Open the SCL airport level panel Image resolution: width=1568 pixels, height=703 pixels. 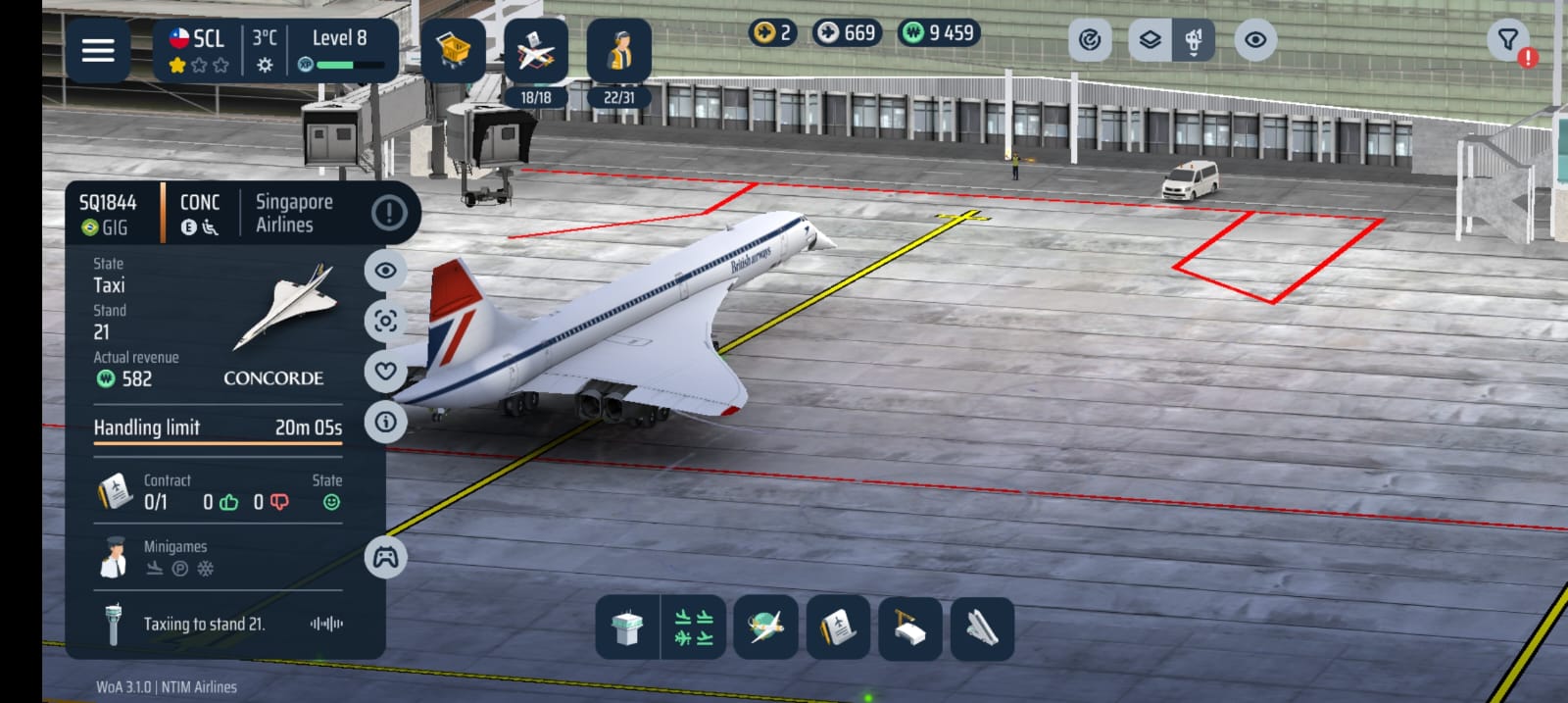click(275, 50)
